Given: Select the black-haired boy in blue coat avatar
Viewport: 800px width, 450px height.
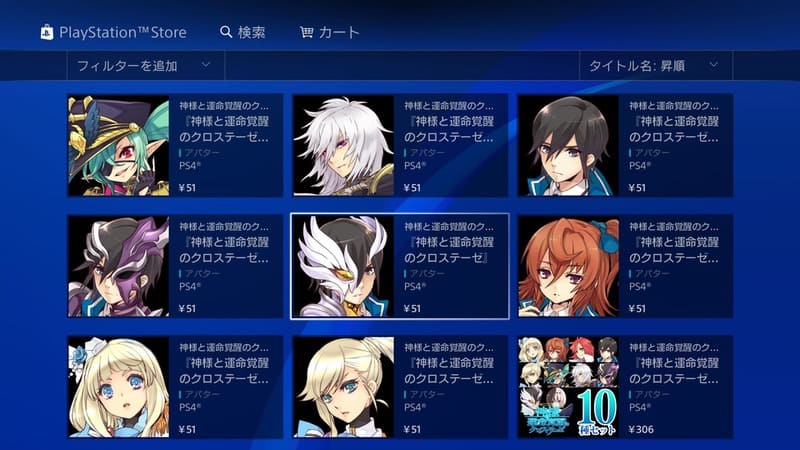Looking at the screenshot, I should coord(625,145).
